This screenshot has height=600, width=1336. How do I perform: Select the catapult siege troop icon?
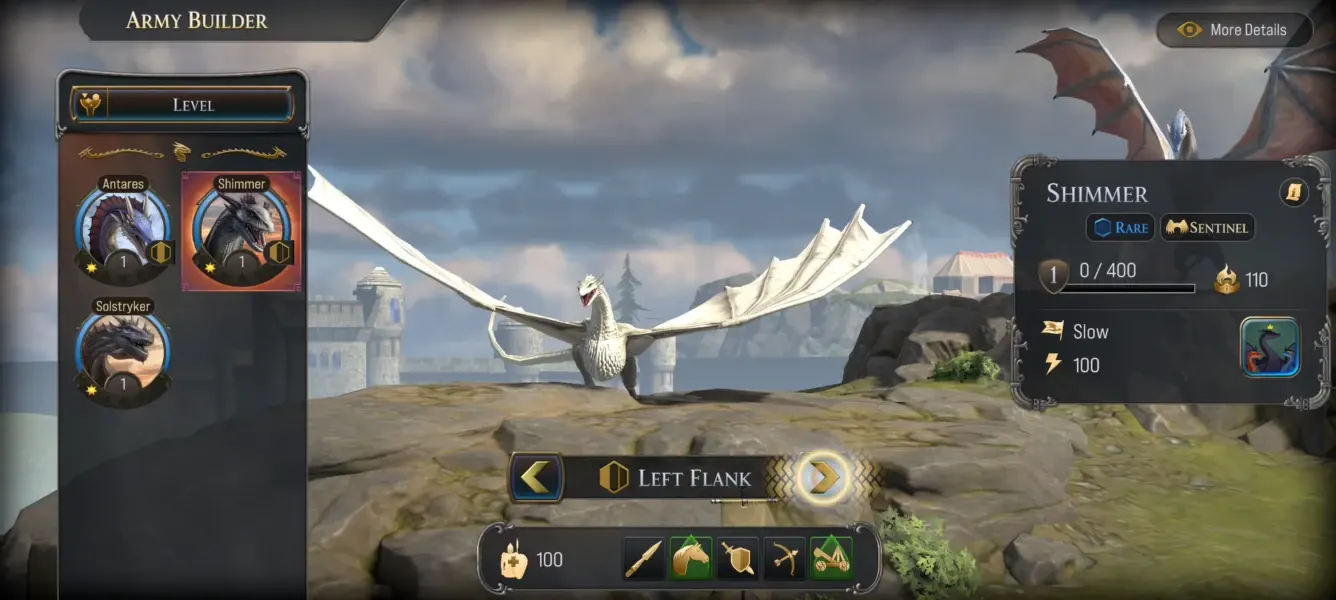tap(831, 558)
